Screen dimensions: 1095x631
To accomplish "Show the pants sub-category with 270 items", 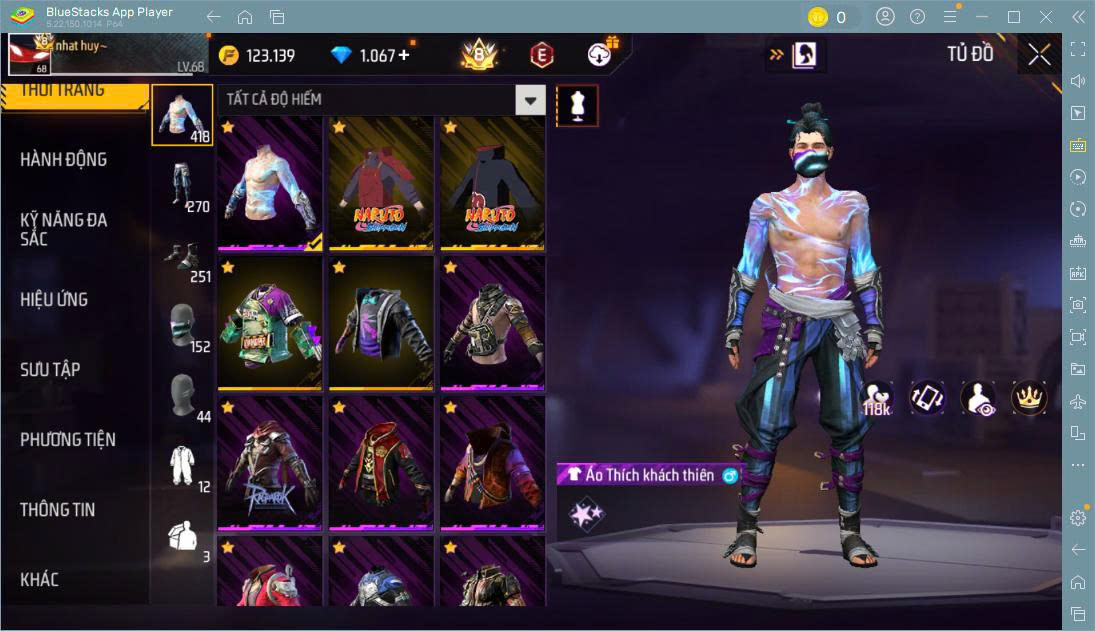I will coord(182,187).
